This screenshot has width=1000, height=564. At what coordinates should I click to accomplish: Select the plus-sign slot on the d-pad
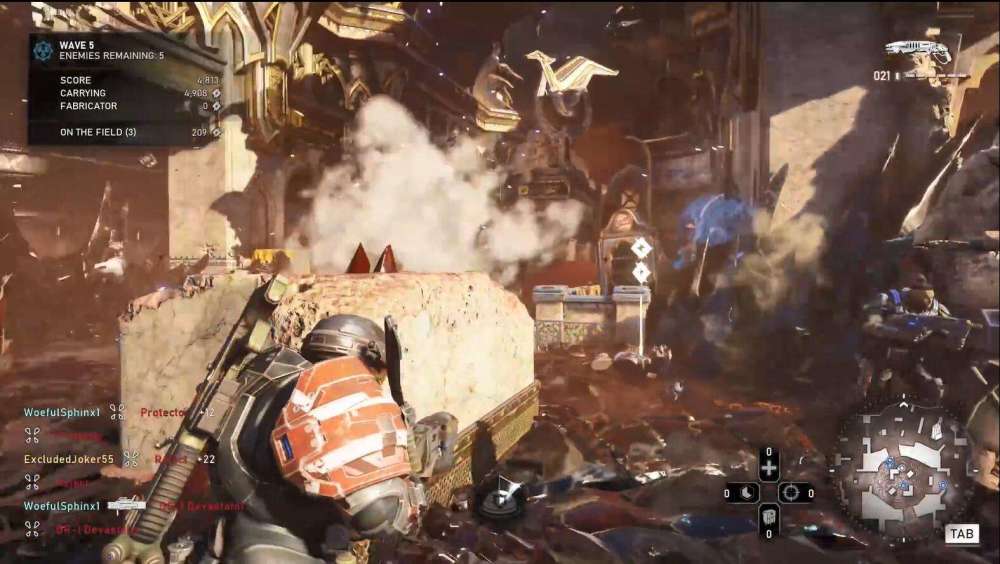(768, 468)
